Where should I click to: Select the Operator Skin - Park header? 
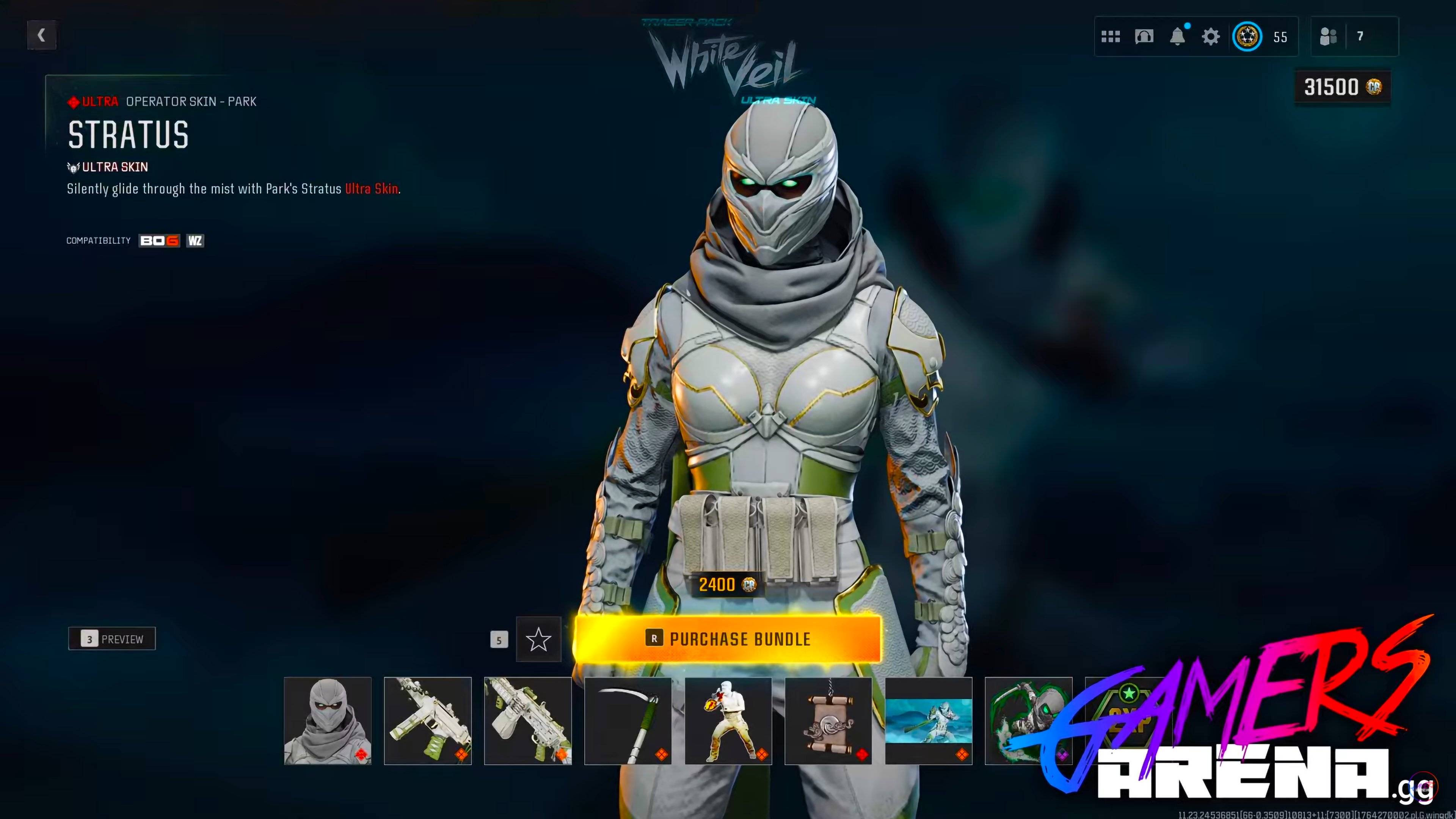coord(190,102)
